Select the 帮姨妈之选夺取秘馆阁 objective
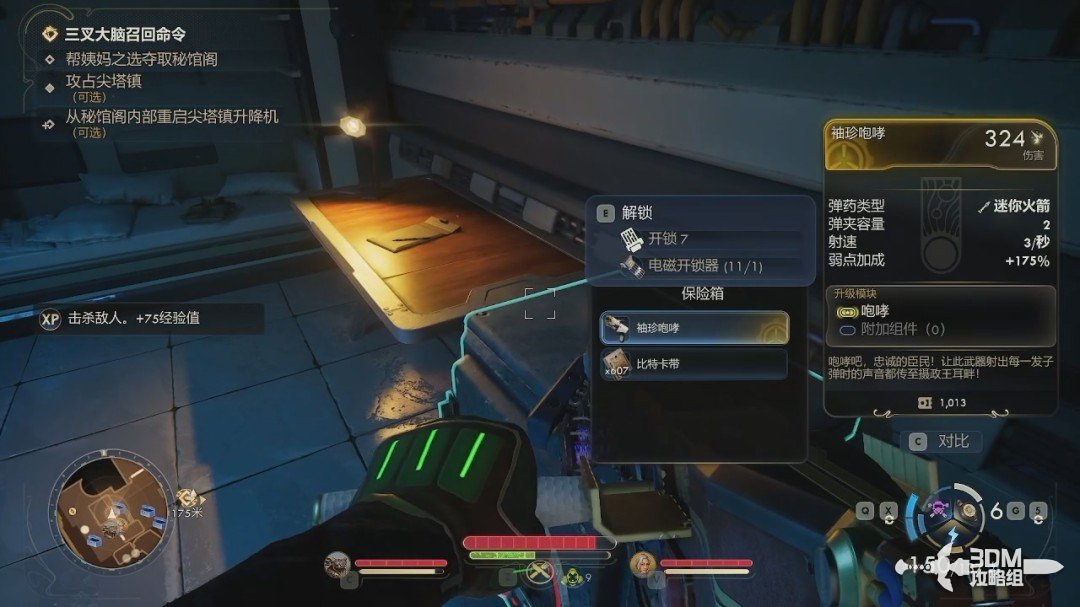 [141, 59]
